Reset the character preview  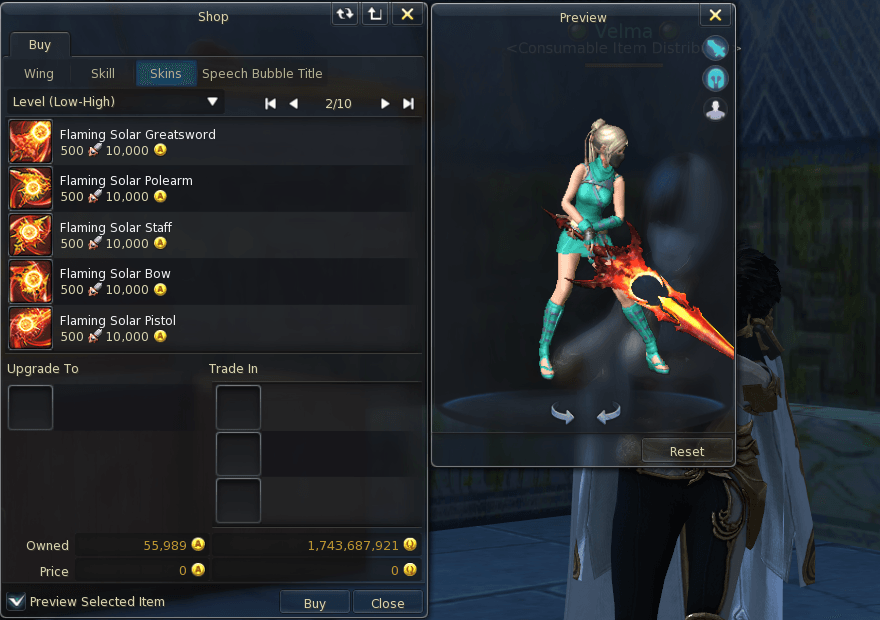point(686,451)
